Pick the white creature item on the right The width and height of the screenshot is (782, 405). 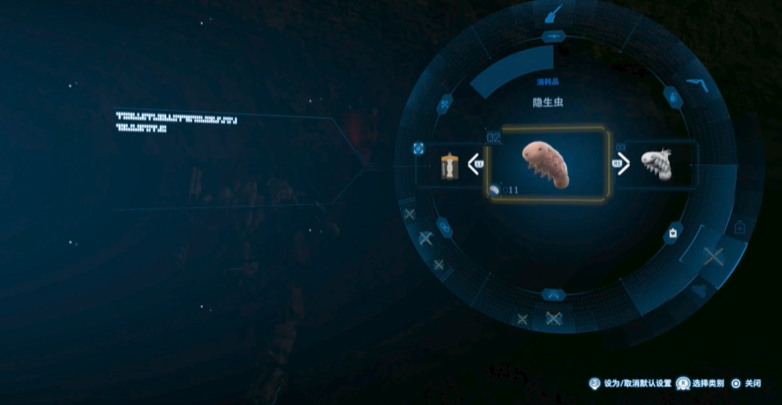[x=656, y=164]
